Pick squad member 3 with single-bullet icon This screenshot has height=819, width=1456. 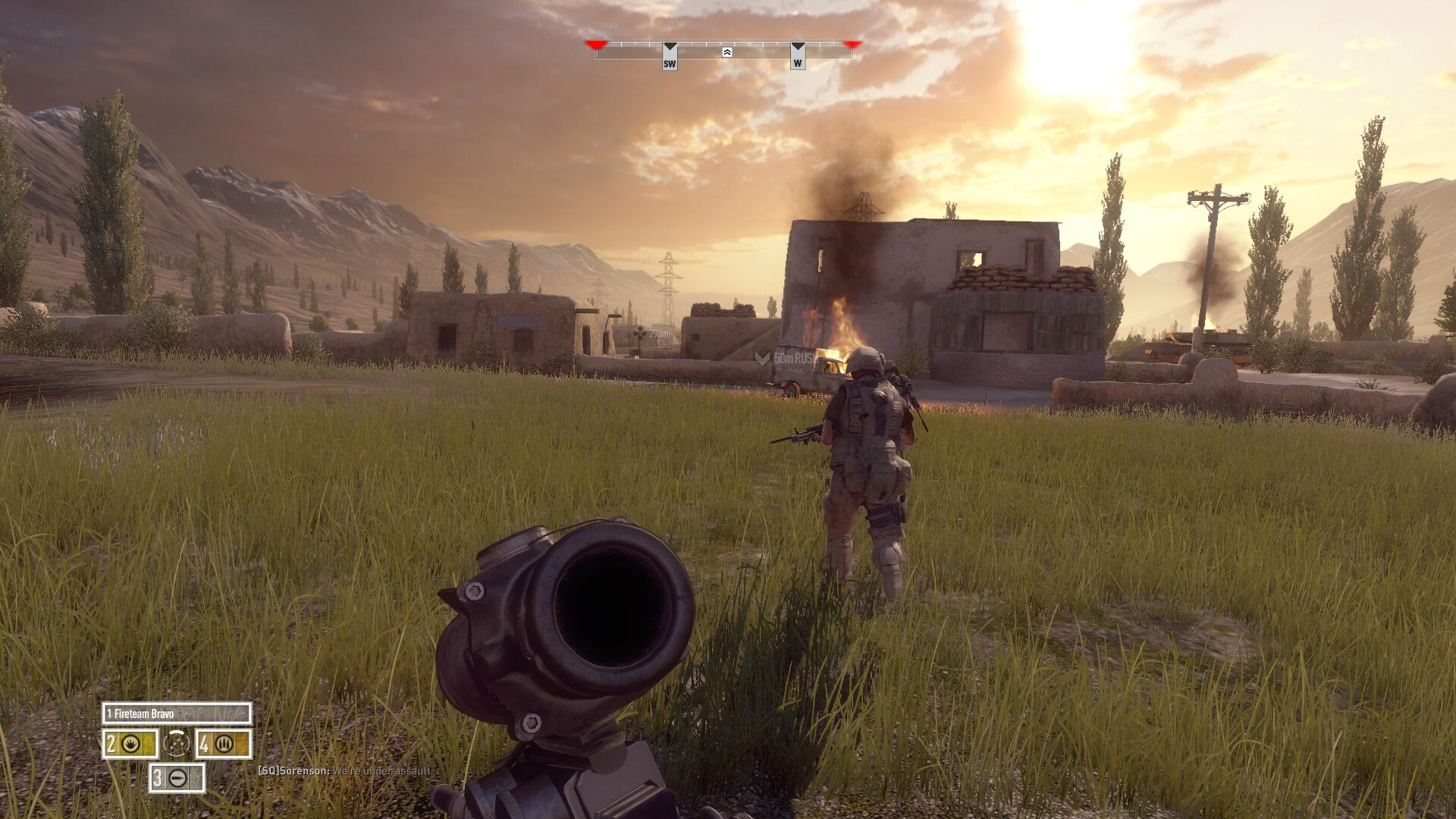click(177, 778)
